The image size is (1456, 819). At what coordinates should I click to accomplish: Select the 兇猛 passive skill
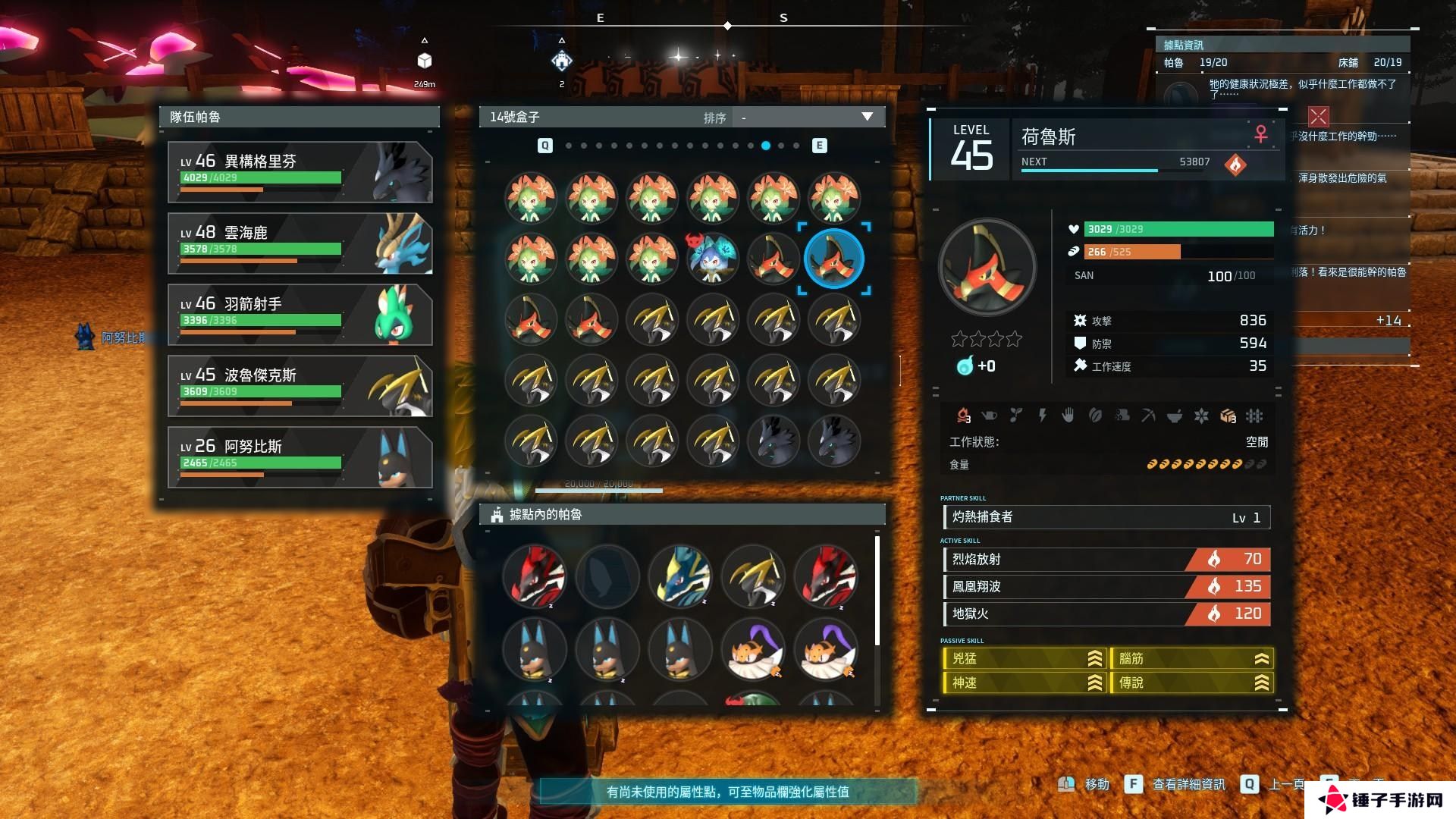pos(1024,659)
